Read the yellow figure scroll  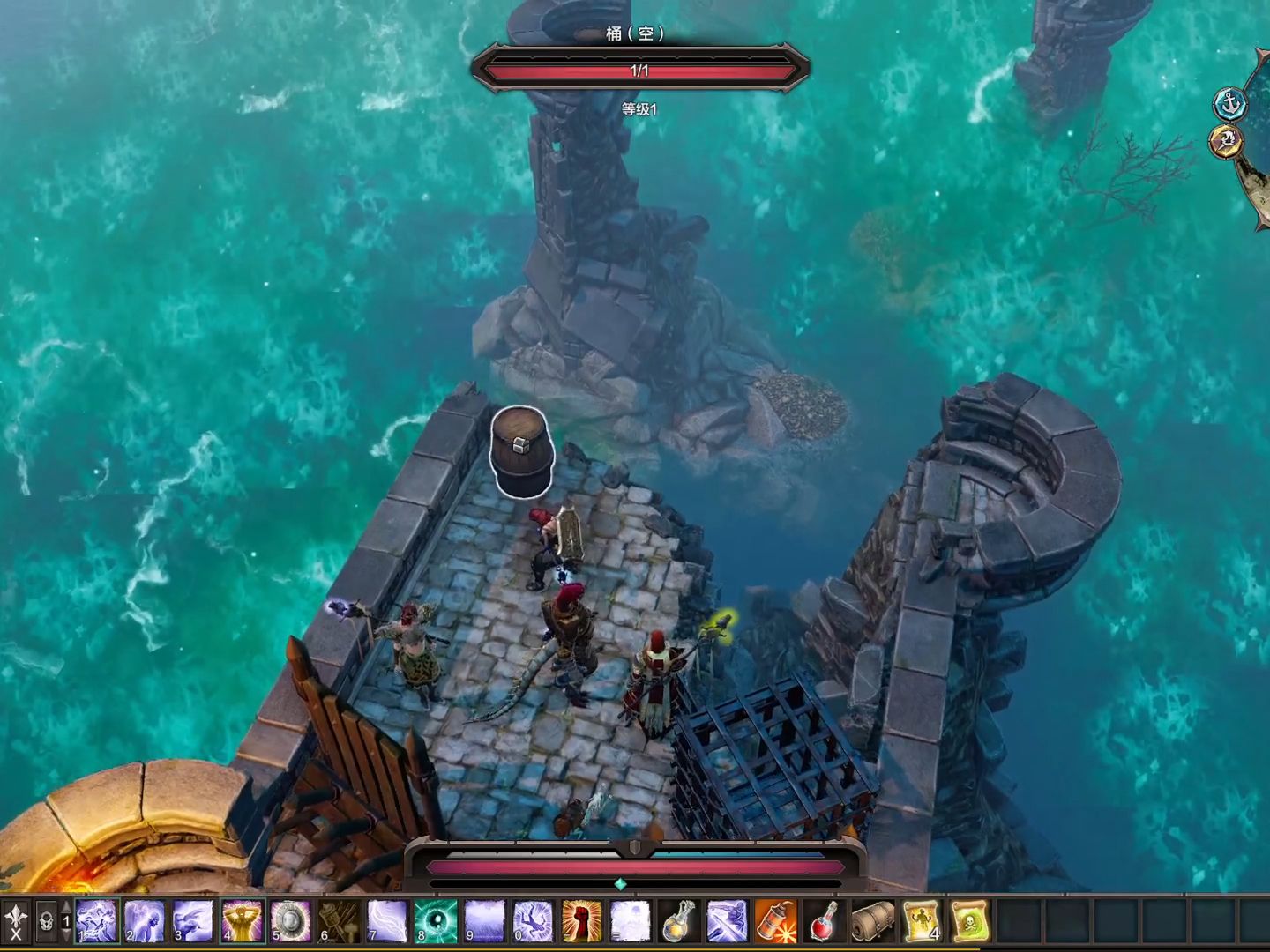921,921
